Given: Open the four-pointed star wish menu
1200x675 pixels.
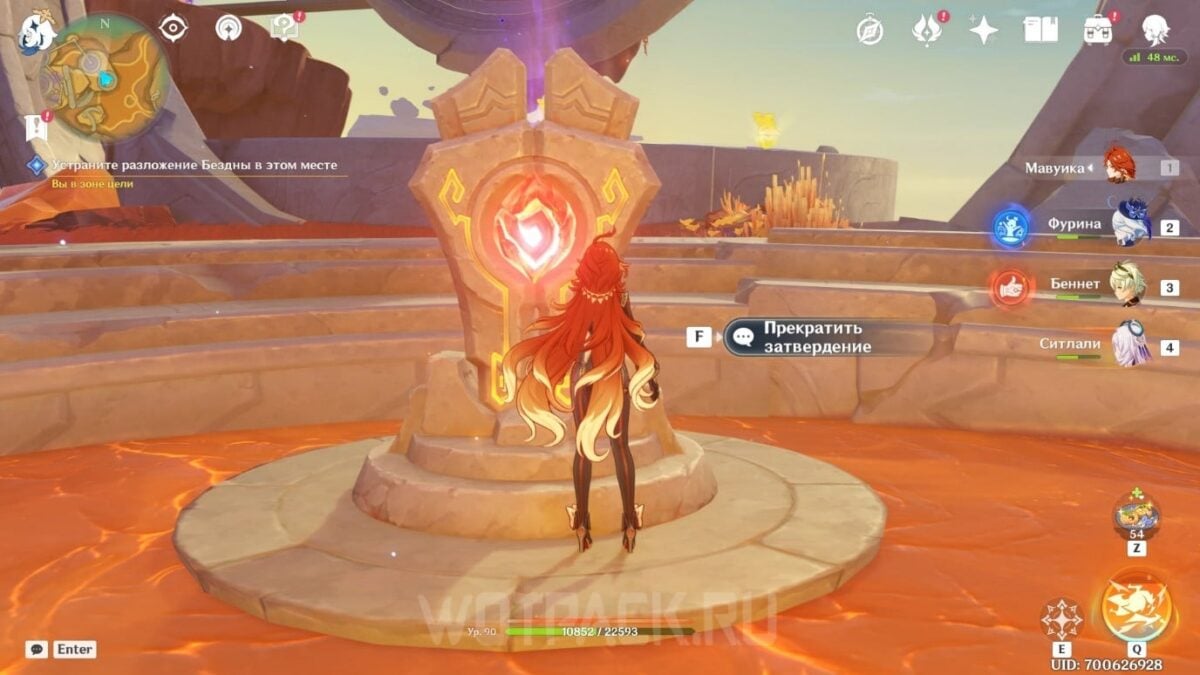Looking at the screenshot, I should 983,30.
